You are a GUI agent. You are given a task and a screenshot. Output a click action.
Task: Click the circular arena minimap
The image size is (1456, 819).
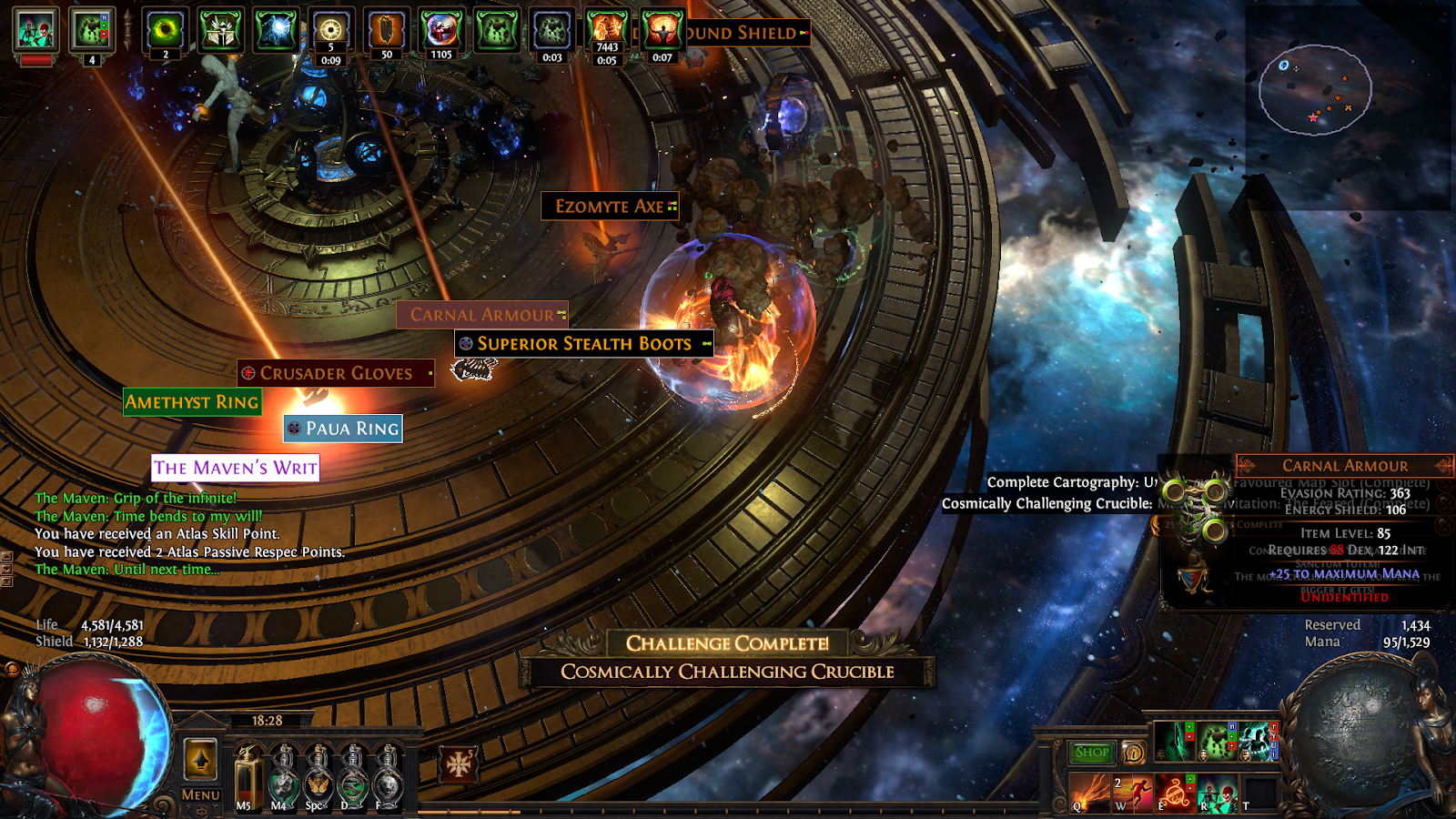click(x=1315, y=89)
